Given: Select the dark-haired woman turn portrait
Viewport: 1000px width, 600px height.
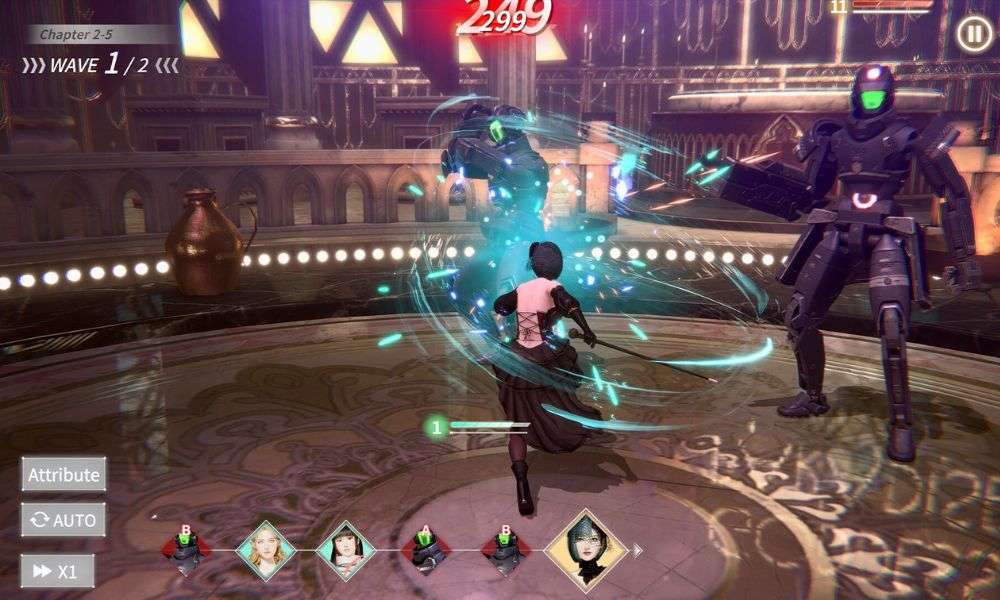Looking at the screenshot, I should coord(346,550).
